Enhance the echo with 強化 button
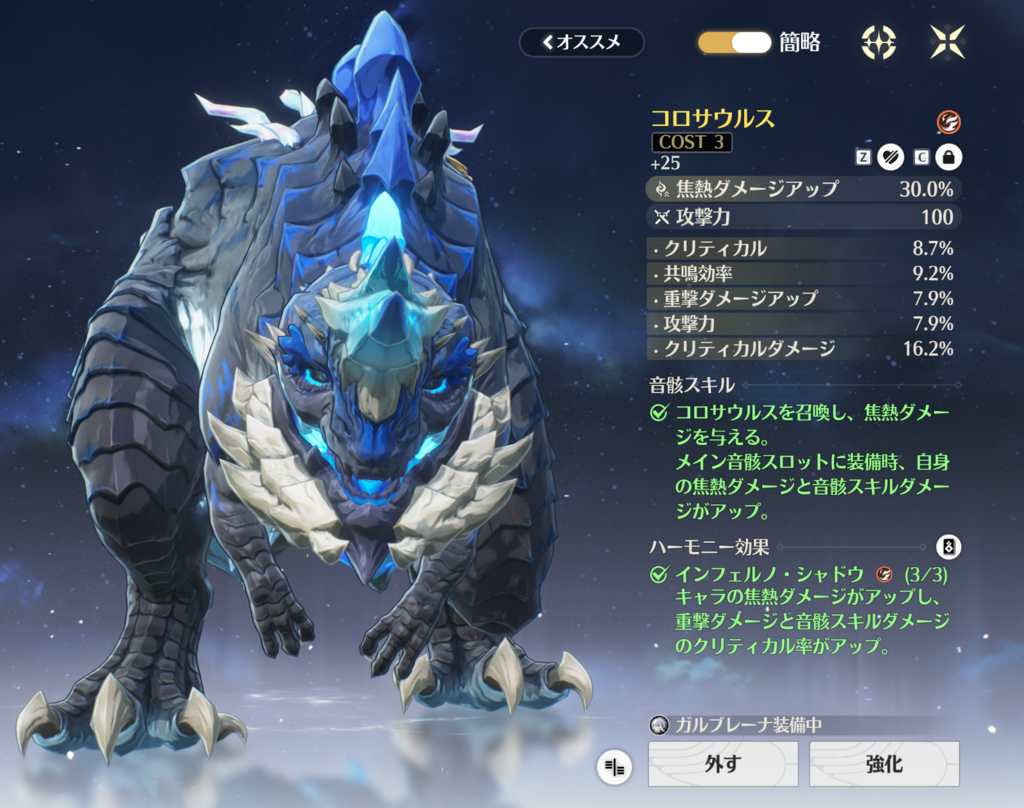1024x808 pixels. pos(883,764)
